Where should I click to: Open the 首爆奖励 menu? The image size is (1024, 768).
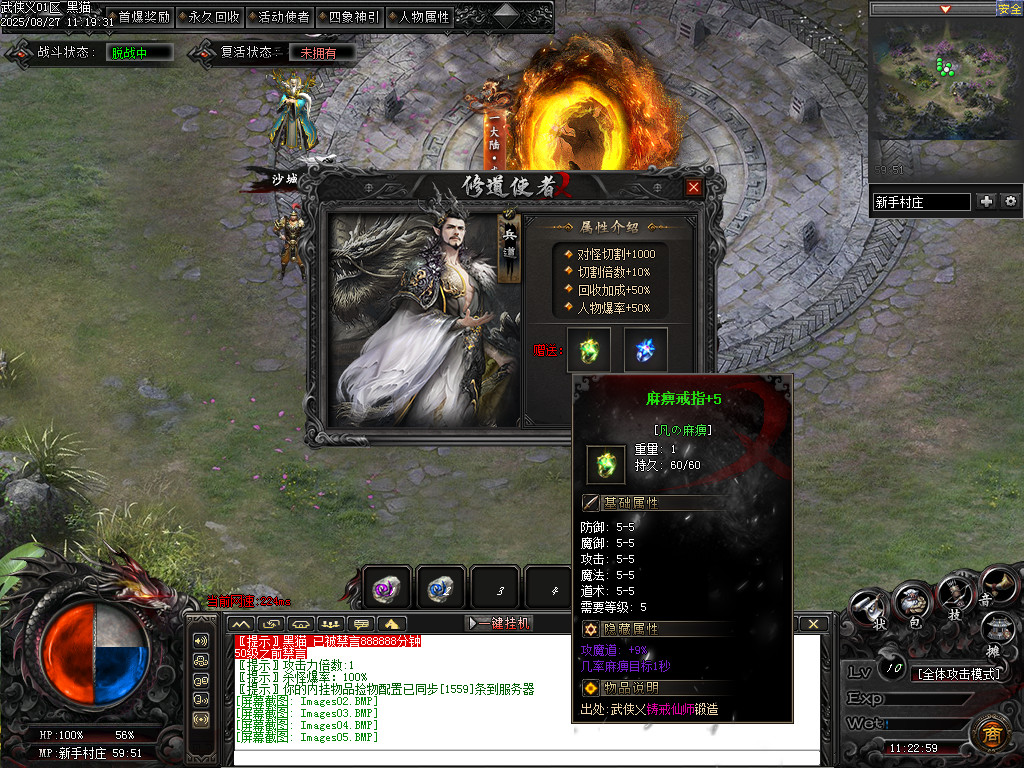pyautogui.click(x=144, y=17)
